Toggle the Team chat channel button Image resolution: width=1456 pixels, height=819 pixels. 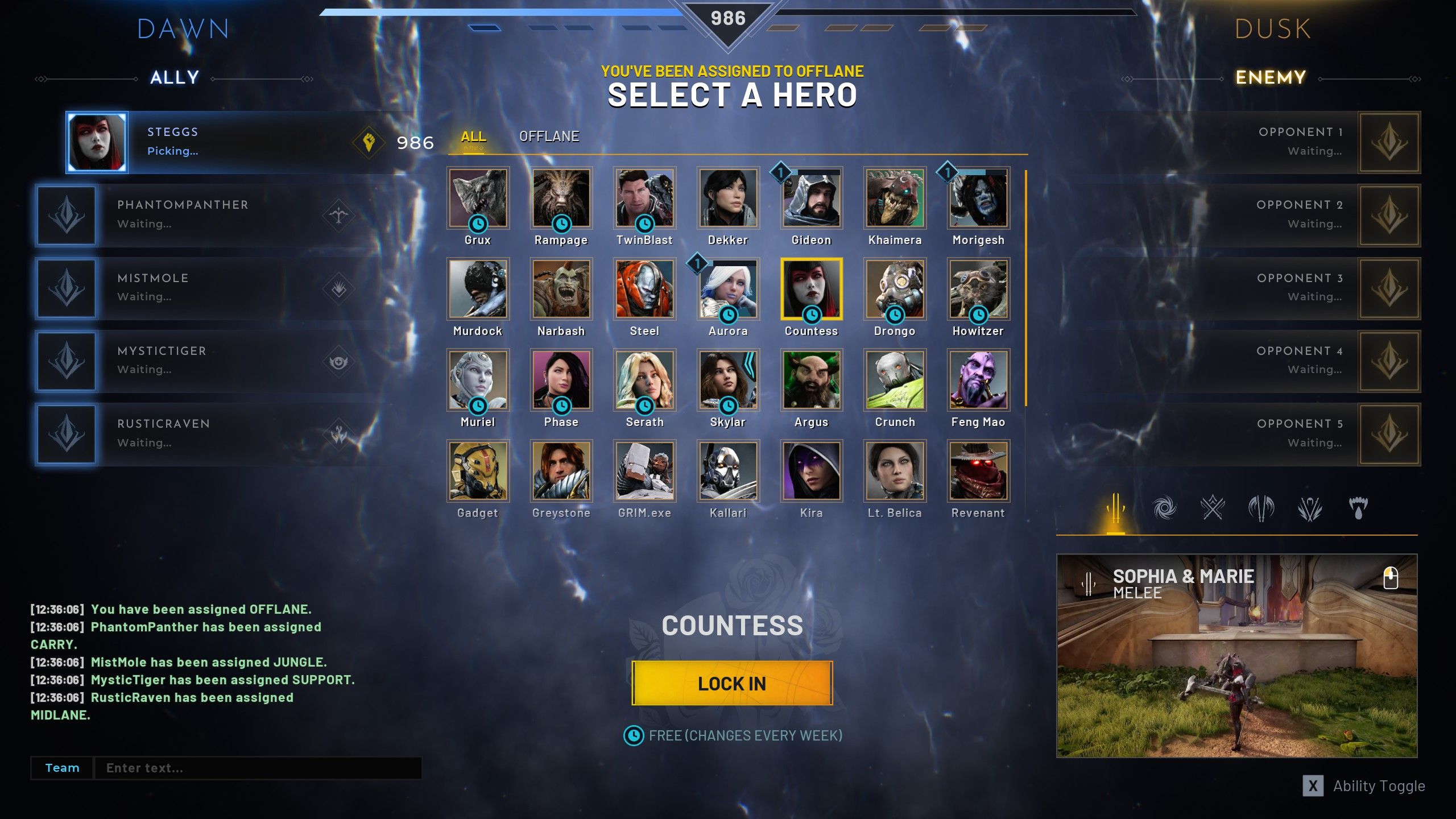(62, 768)
